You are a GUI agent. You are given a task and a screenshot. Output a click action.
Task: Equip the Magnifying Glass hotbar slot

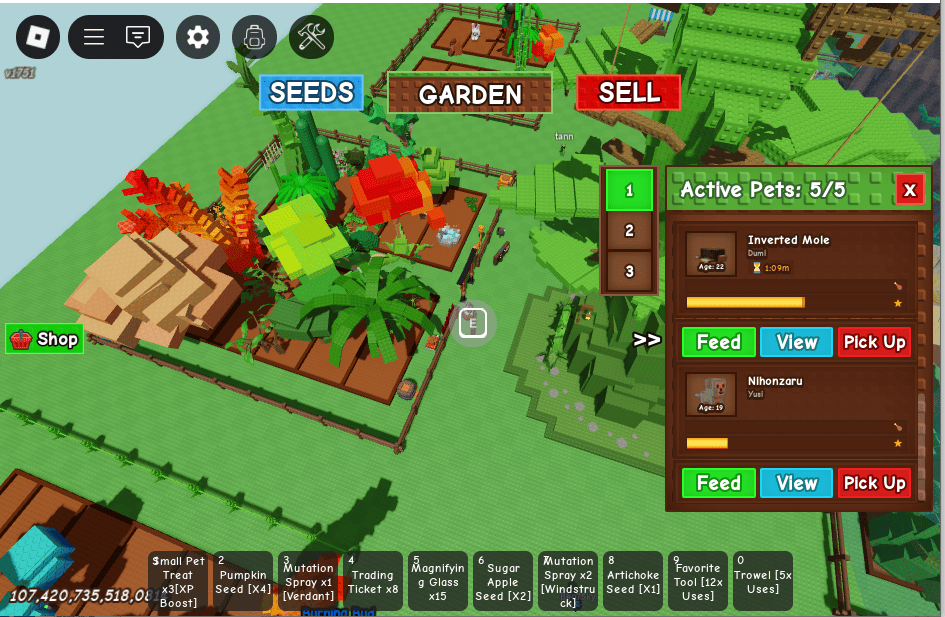(438, 581)
